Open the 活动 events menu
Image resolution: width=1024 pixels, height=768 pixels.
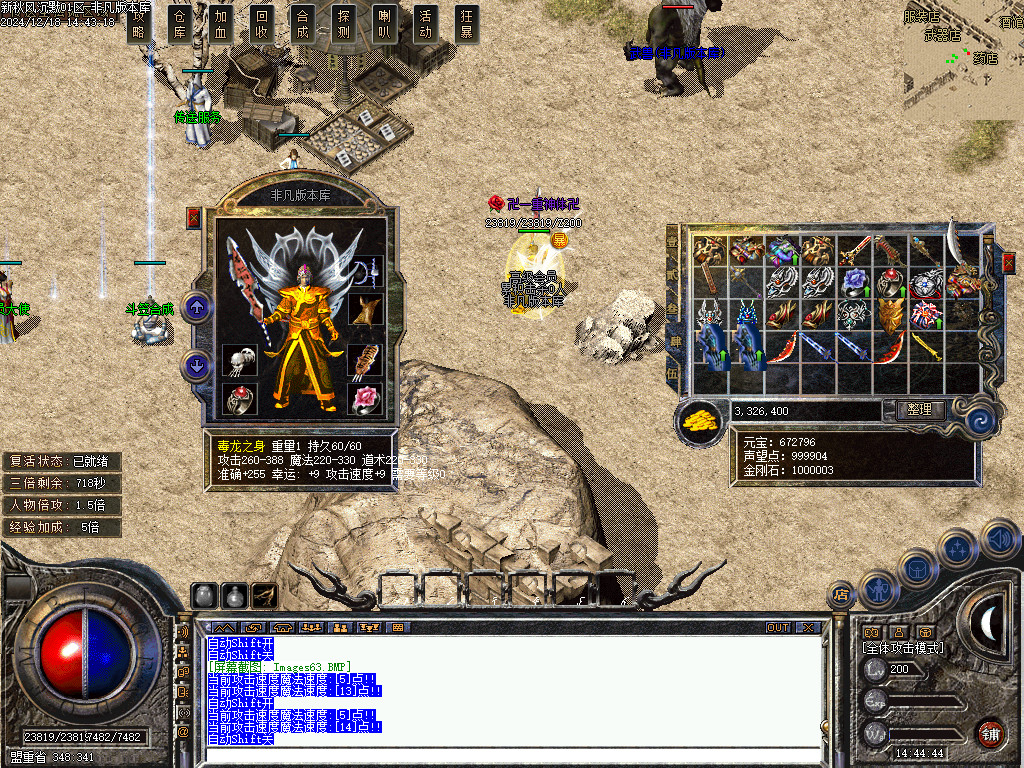tap(426, 24)
